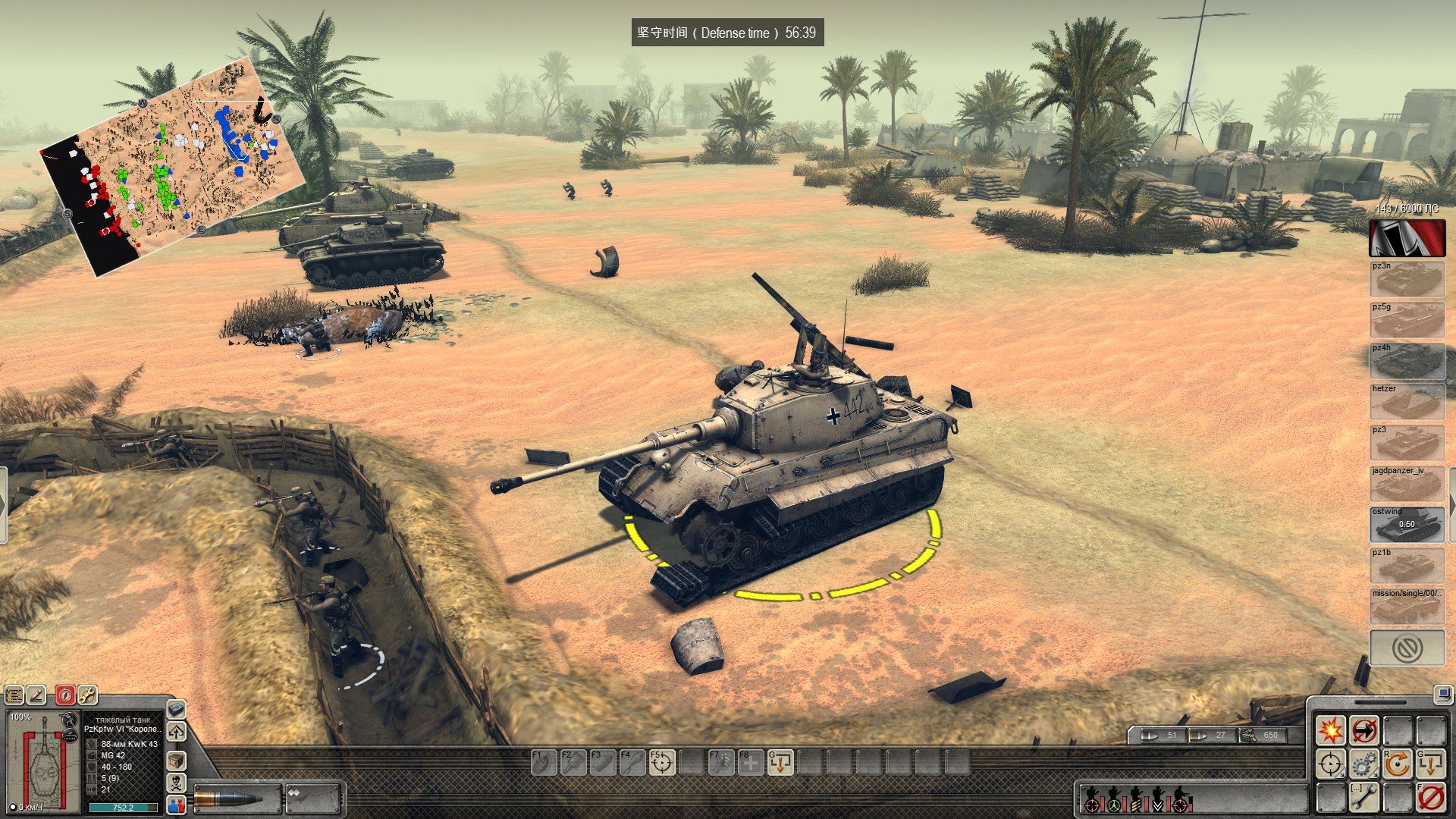Toggle the hold-position movement order
Viewport: 1456px width, 819px height.
point(1364,730)
